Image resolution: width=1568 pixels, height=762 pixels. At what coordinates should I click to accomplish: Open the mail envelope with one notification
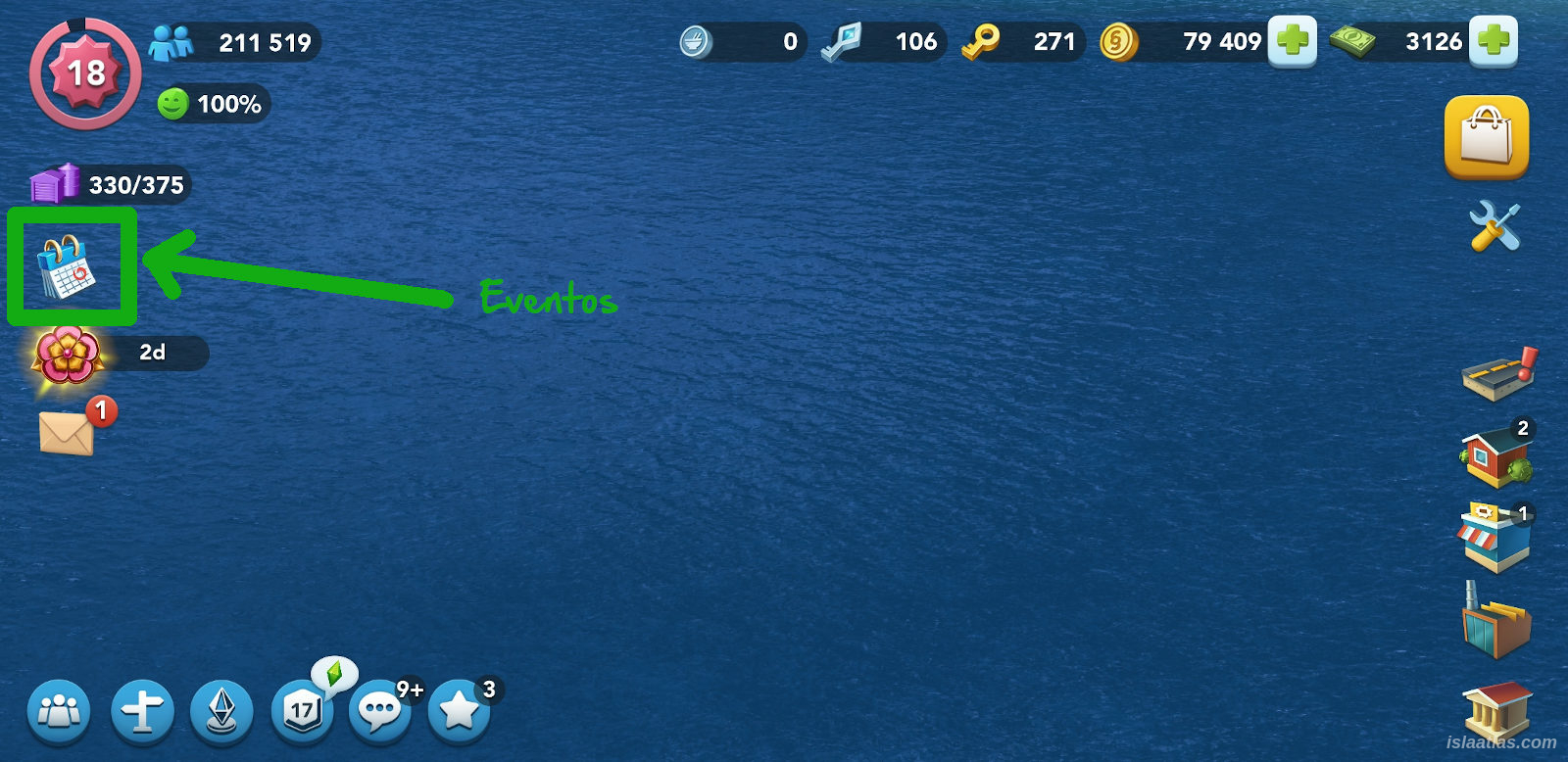tap(67, 432)
